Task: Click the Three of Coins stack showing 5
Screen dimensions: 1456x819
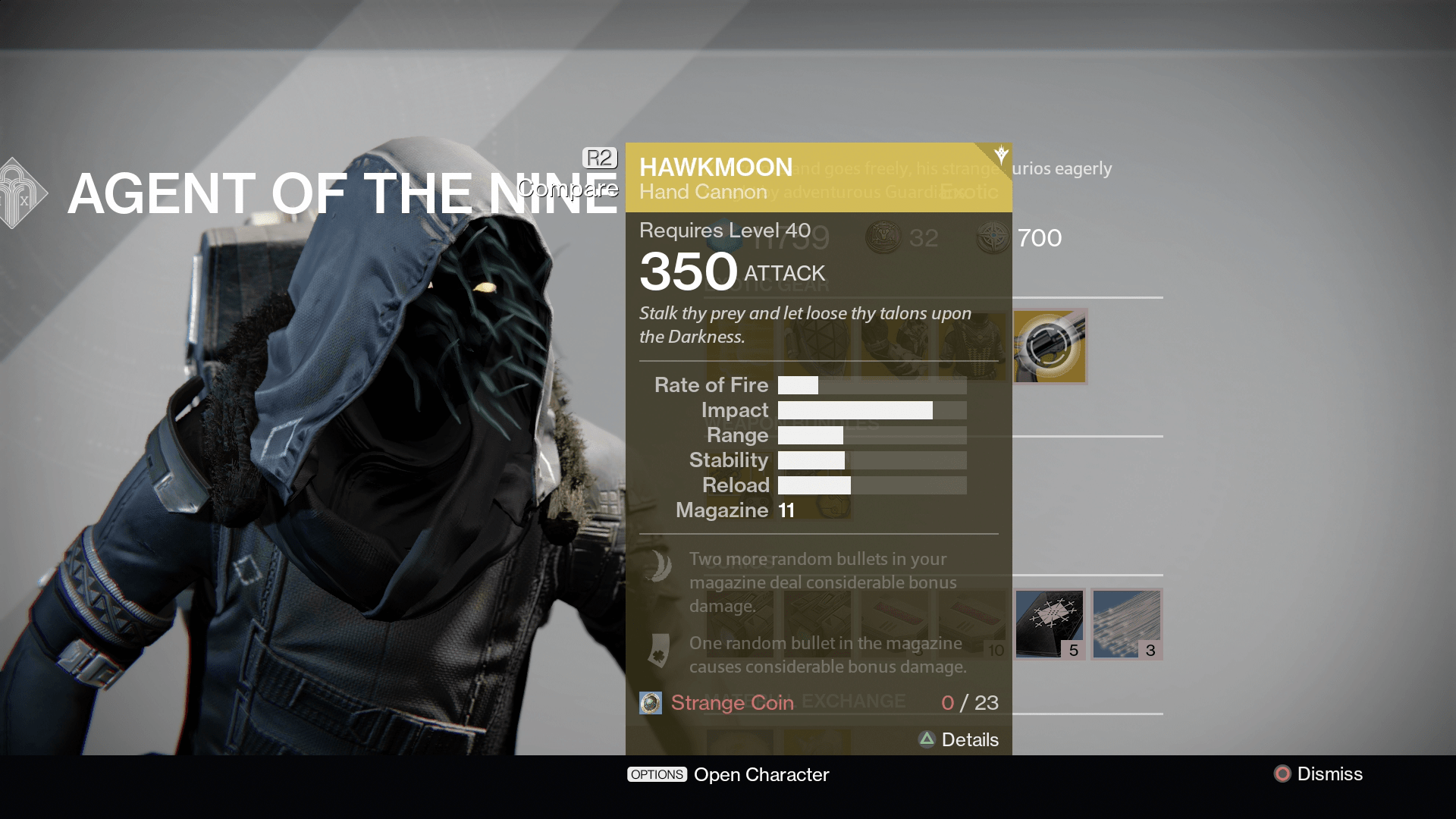Action: (1050, 624)
